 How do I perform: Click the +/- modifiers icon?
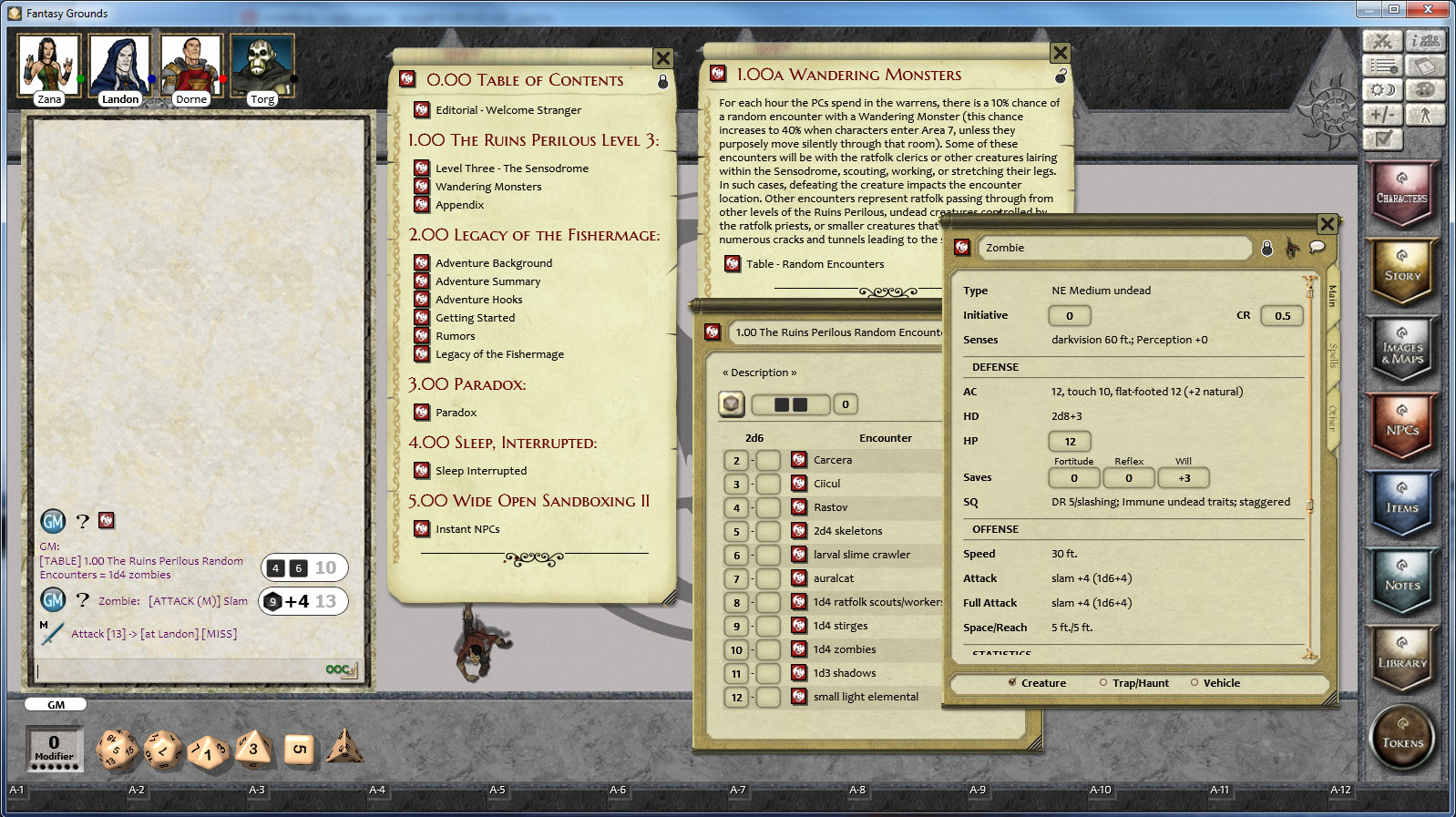pyautogui.click(x=1383, y=115)
